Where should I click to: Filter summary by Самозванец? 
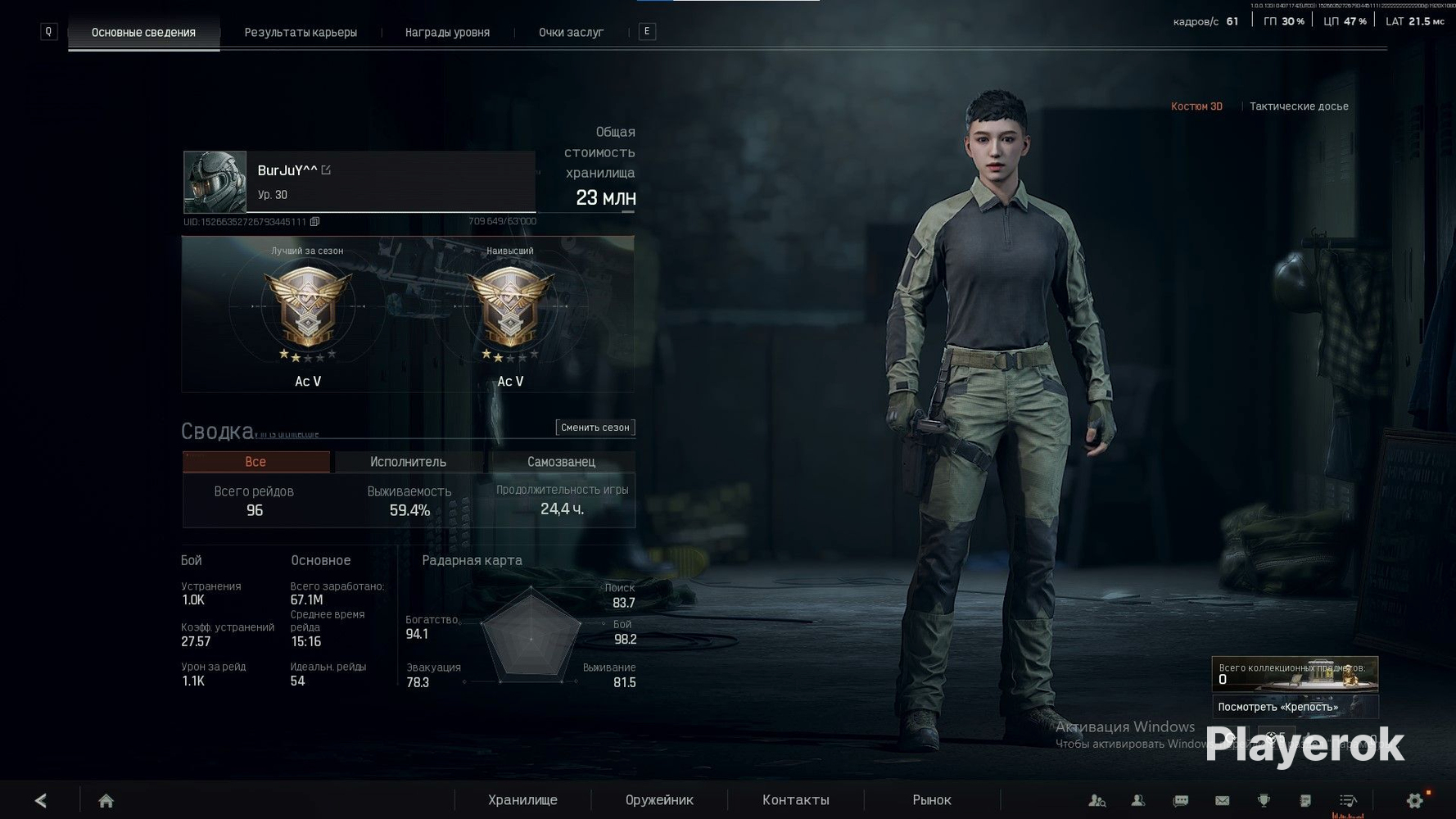click(561, 462)
